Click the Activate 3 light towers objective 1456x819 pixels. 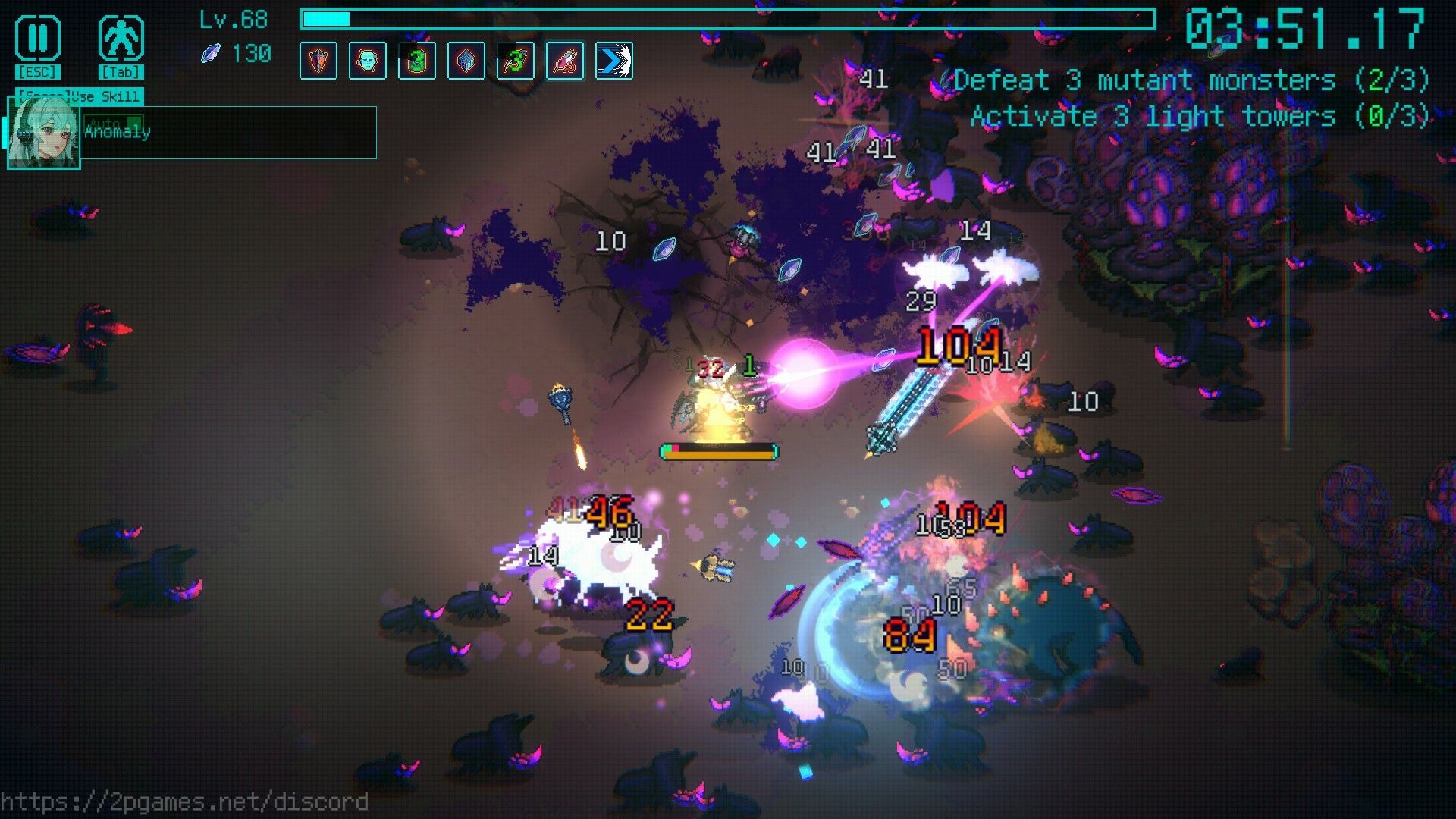coord(1200,117)
